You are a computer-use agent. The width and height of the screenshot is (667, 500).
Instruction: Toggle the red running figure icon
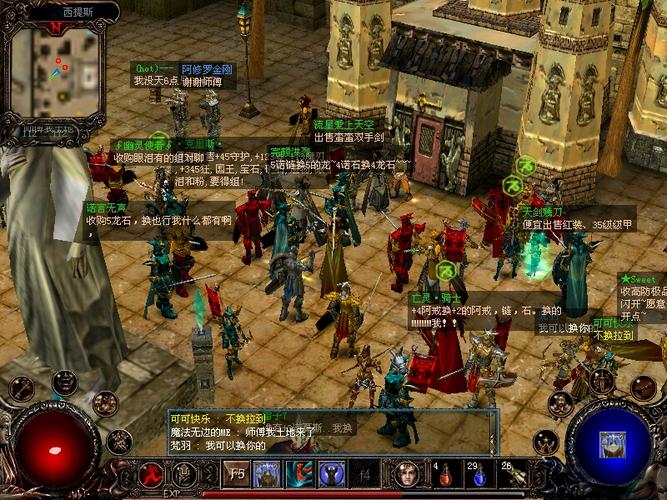point(151,473)
